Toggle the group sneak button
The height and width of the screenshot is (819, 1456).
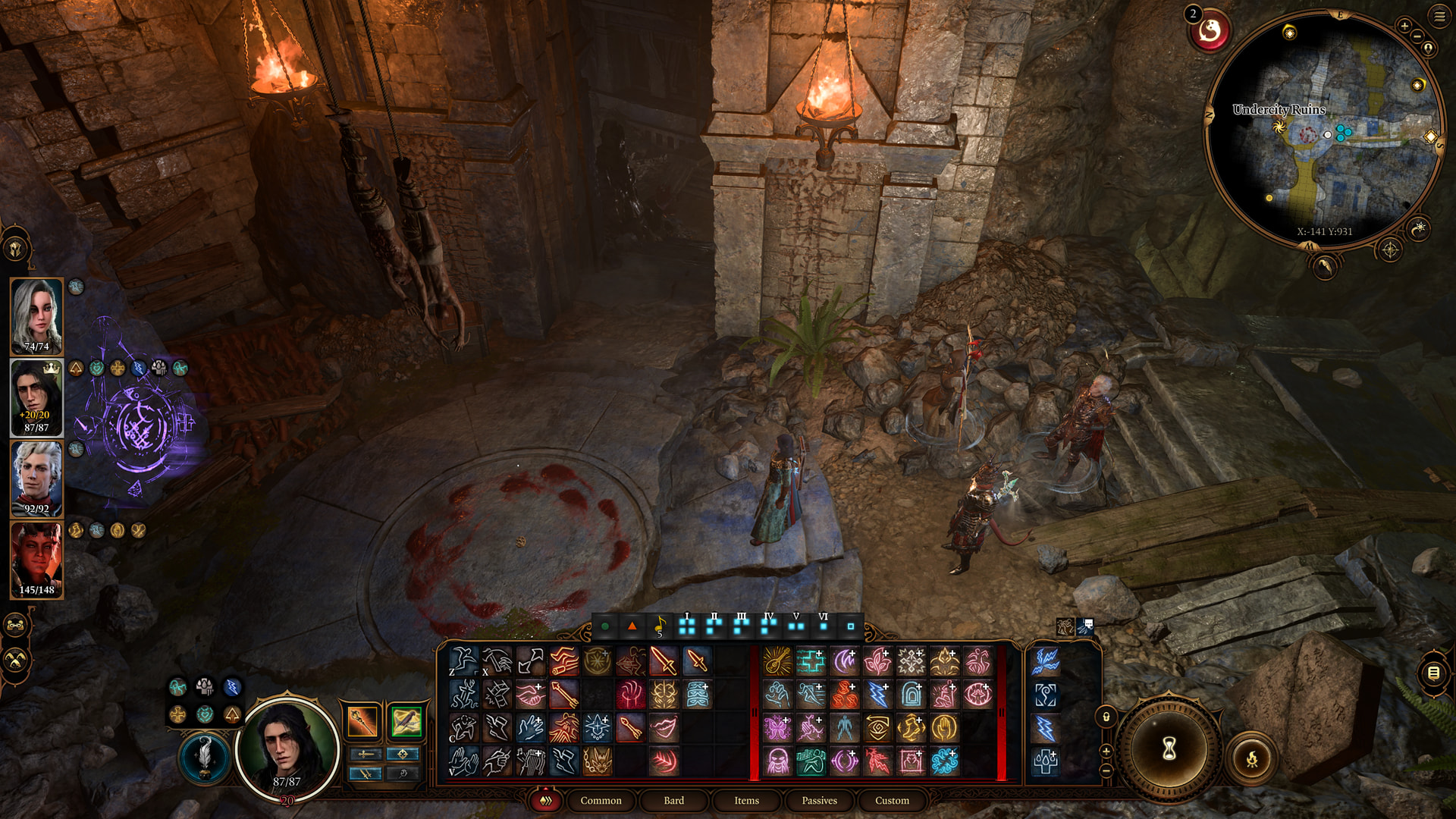[16, 661]
